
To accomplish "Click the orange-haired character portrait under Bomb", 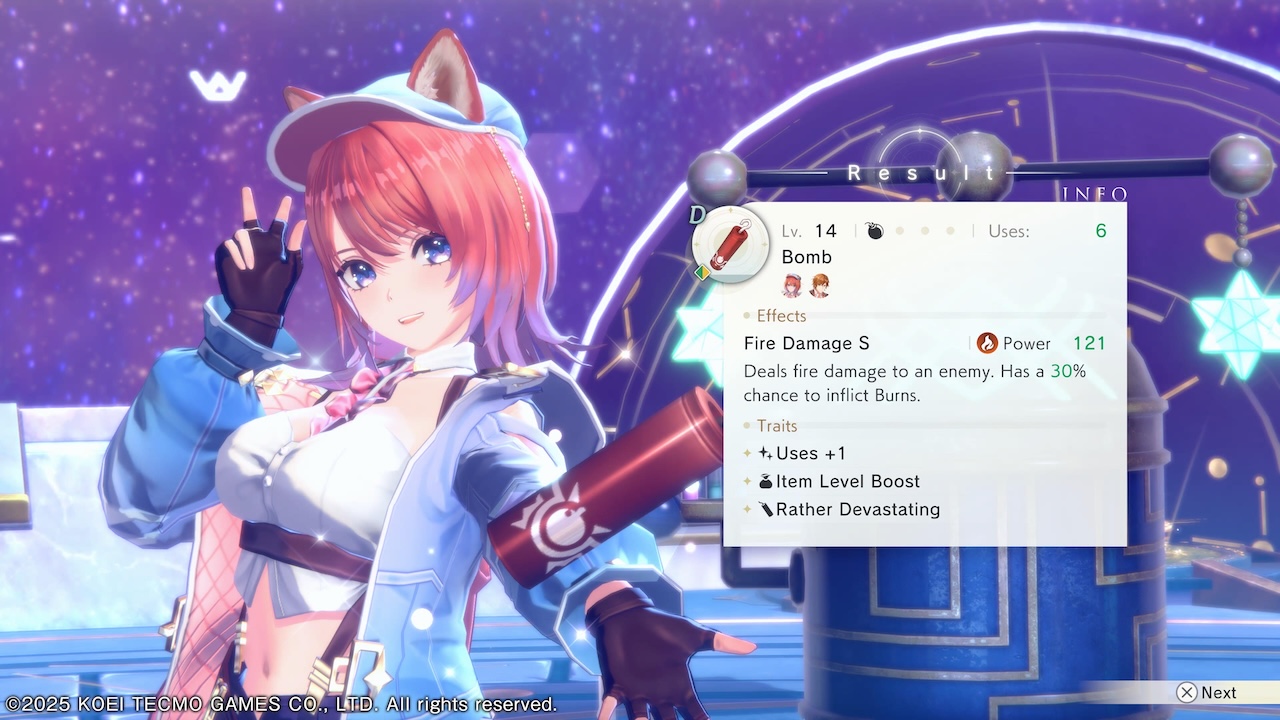I will (x=820, y=286).
